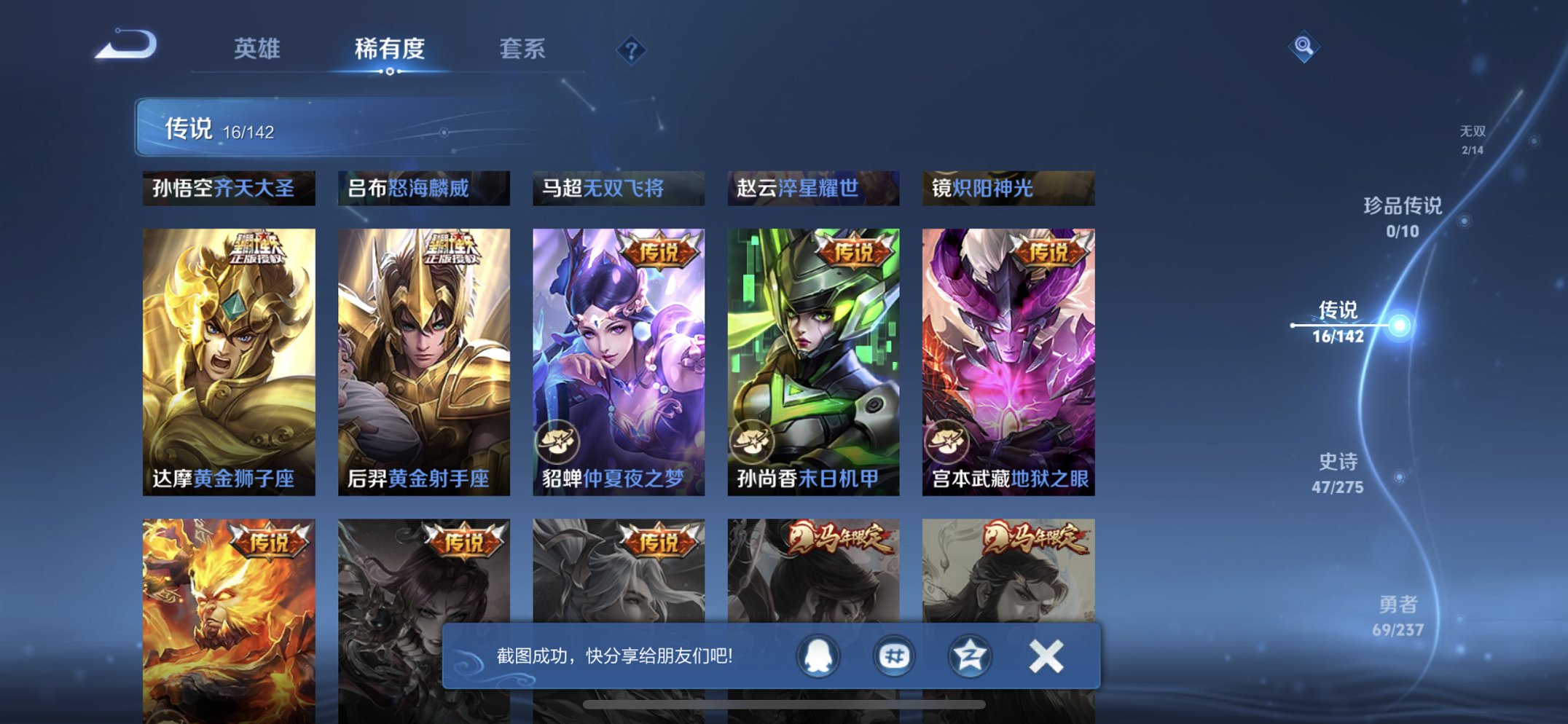Share via the hashtag camp icon
Image resolution: width=1568 pixels, height=724 pixels.
pyautogui.click(x=895, y=655)
